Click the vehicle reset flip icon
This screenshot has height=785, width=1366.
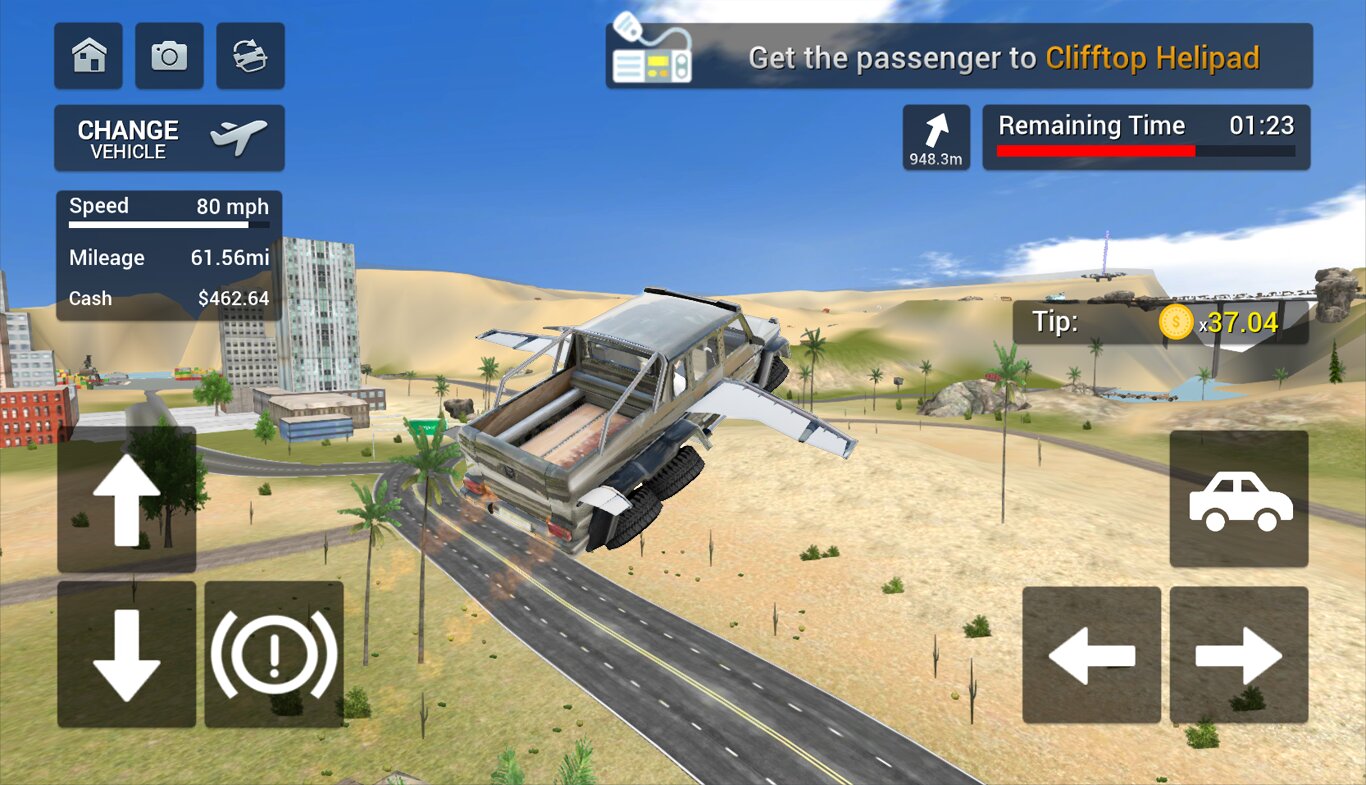250,56
